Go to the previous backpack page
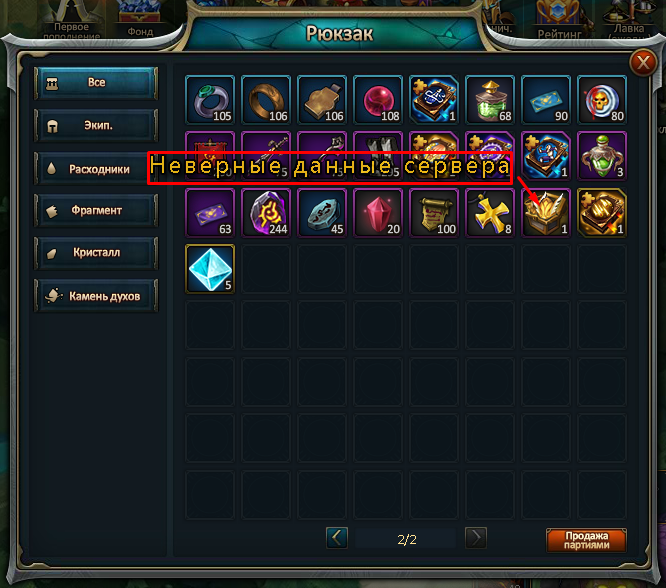Screen dimensions: 666x588 pyautogui.click(x=337, y=538)
